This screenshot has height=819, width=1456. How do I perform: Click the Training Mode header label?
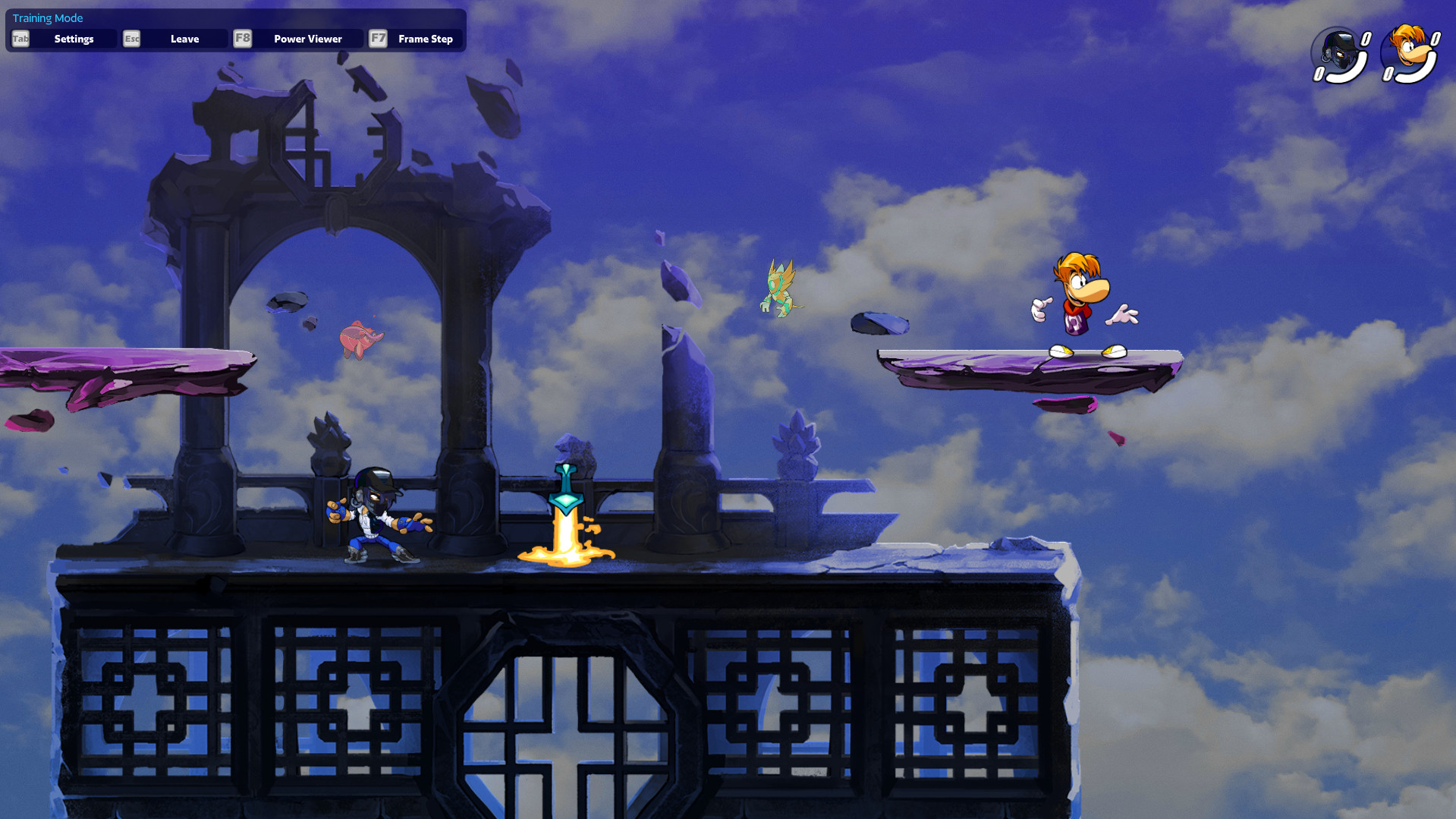tap(48, 17)
